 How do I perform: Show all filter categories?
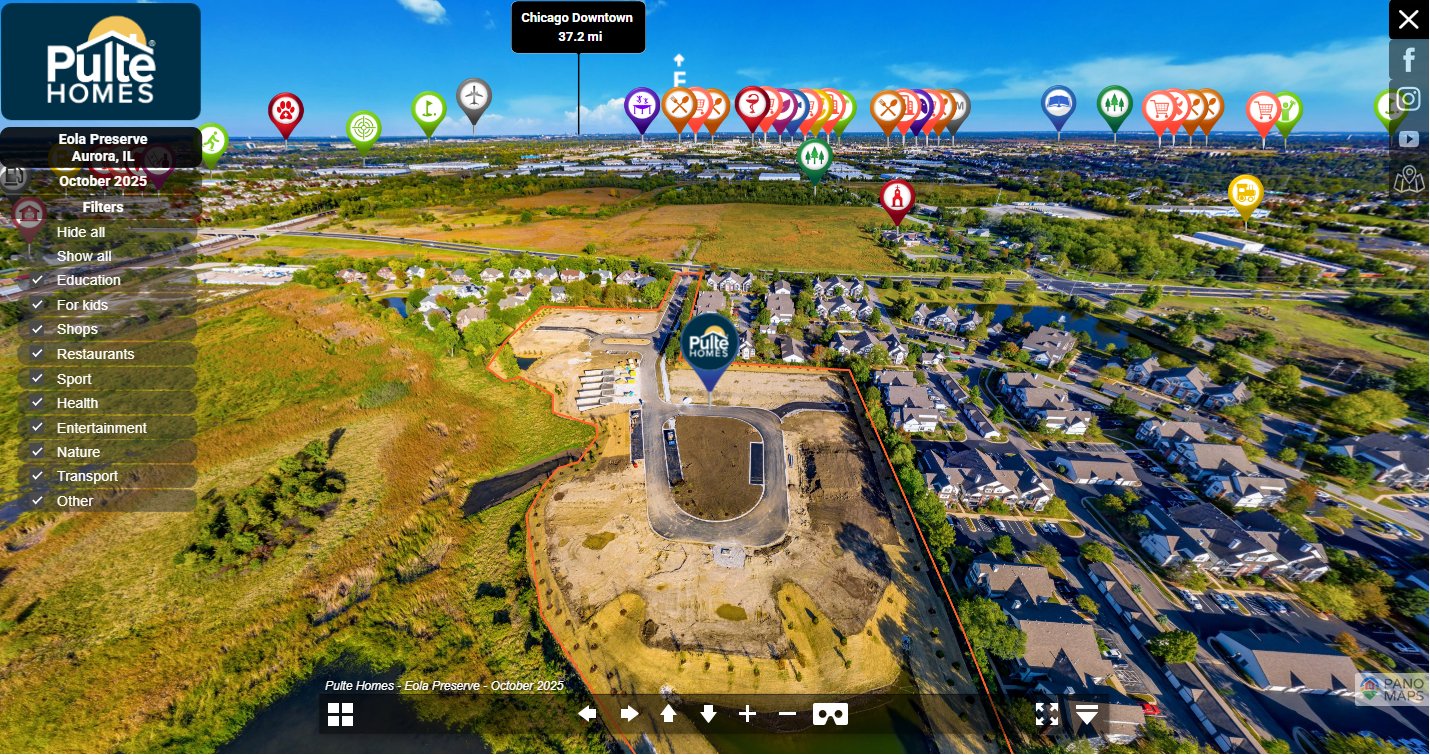(84, 256)
